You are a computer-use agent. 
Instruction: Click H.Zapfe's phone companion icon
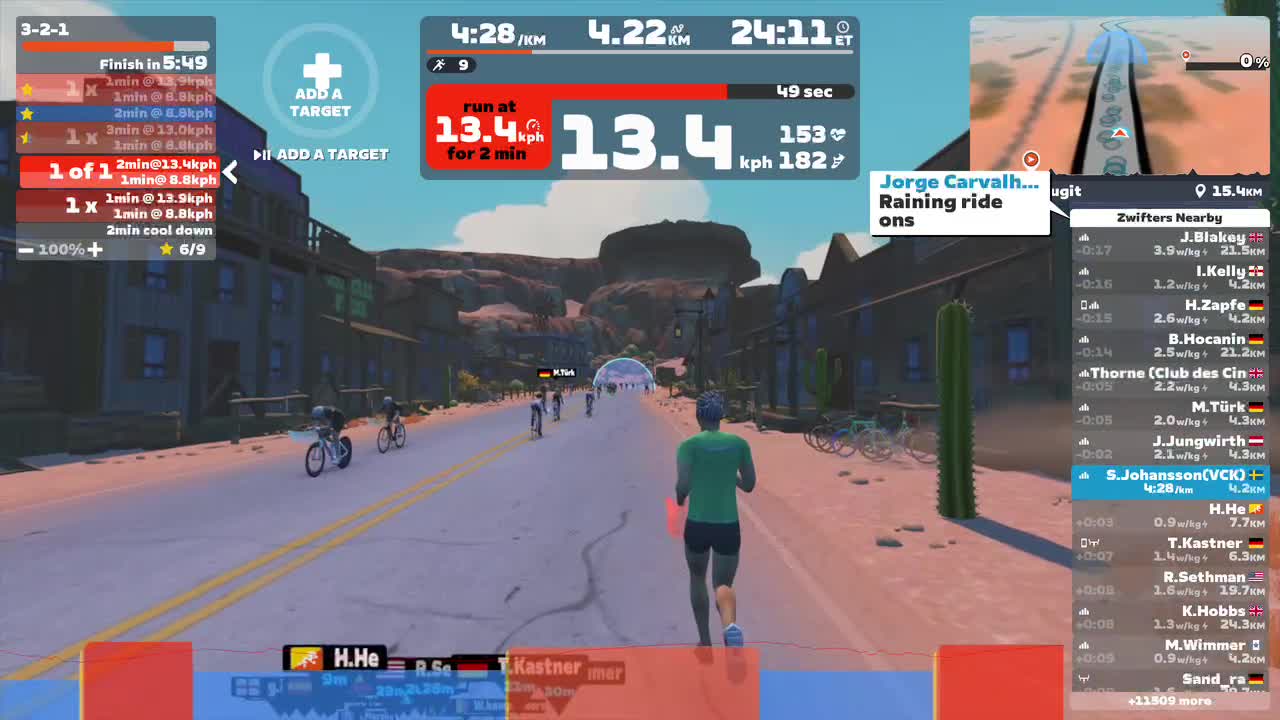(x=1087, y=305)
